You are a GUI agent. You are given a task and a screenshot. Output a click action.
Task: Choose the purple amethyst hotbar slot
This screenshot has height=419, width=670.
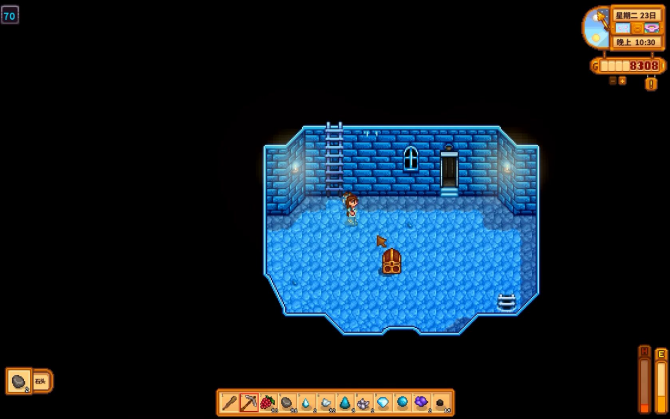pos(421,403)
